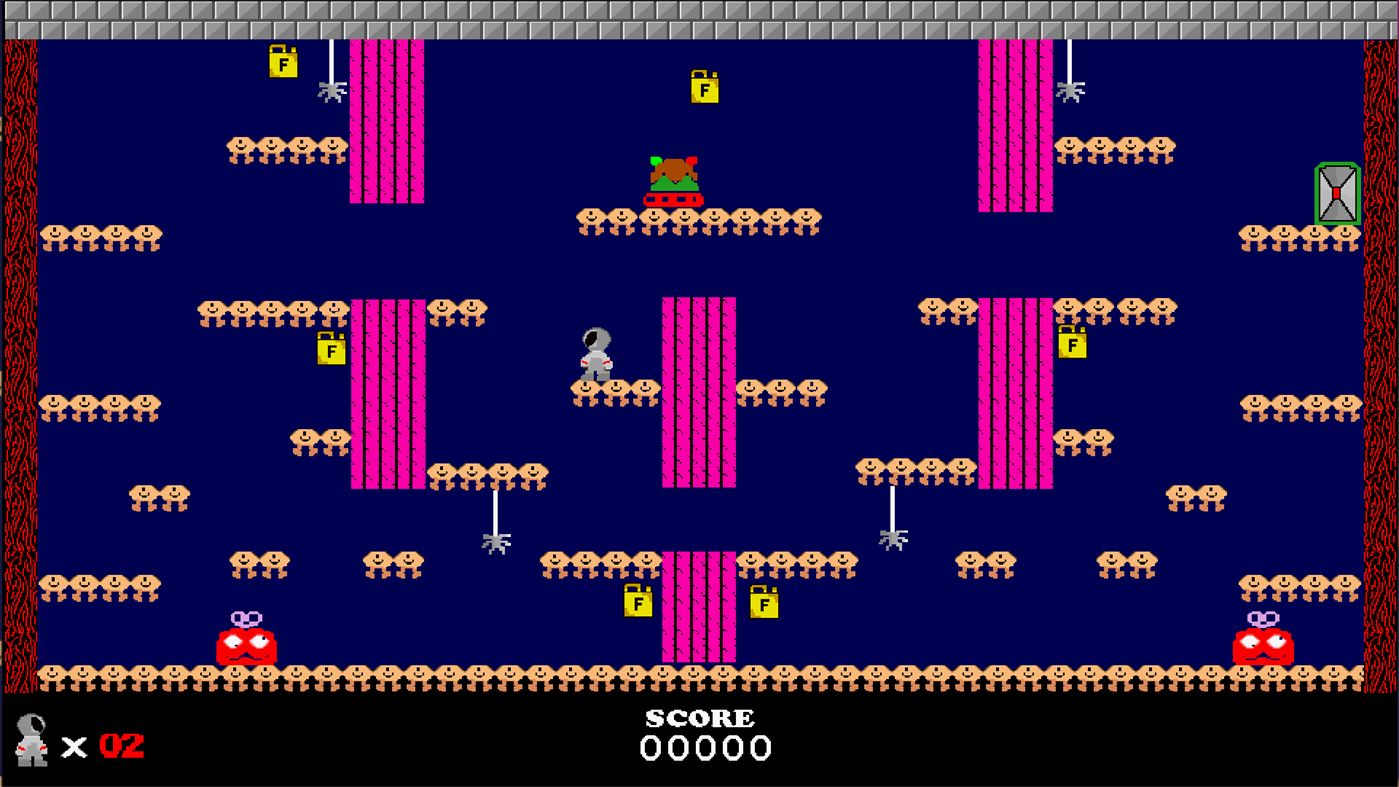
Task: Click the SCORE label at the bottom
Action: [700, 717]
